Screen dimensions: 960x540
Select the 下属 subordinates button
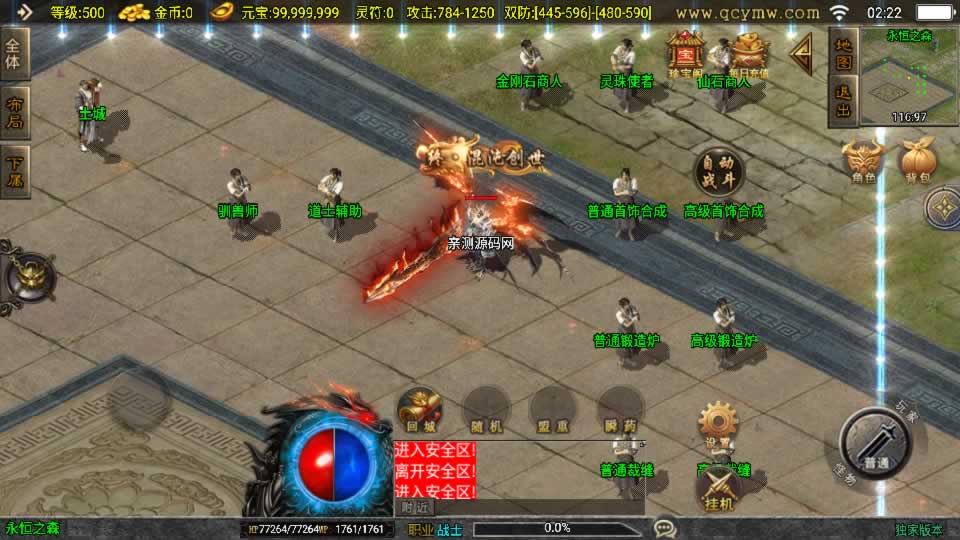pos(15,171)
